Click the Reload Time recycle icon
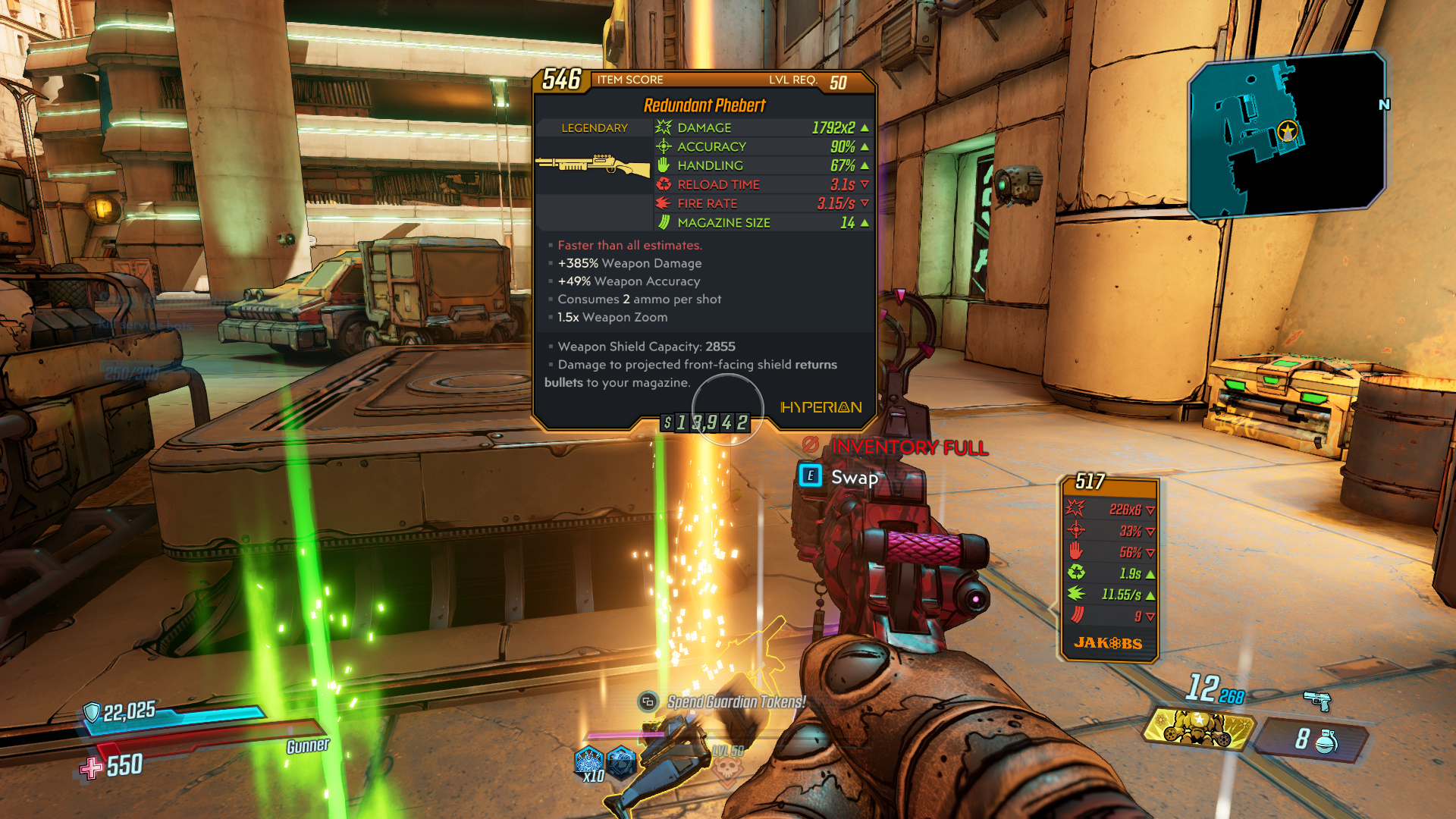 (664, 184)
